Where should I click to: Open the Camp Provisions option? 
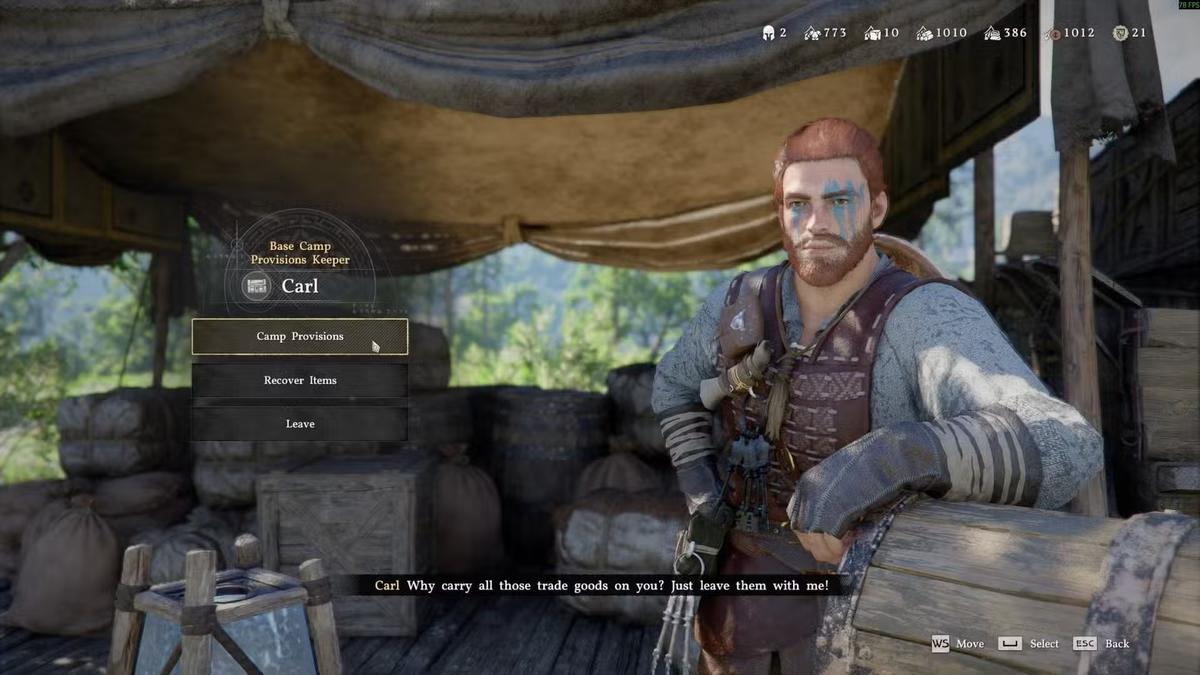[300, 337]
